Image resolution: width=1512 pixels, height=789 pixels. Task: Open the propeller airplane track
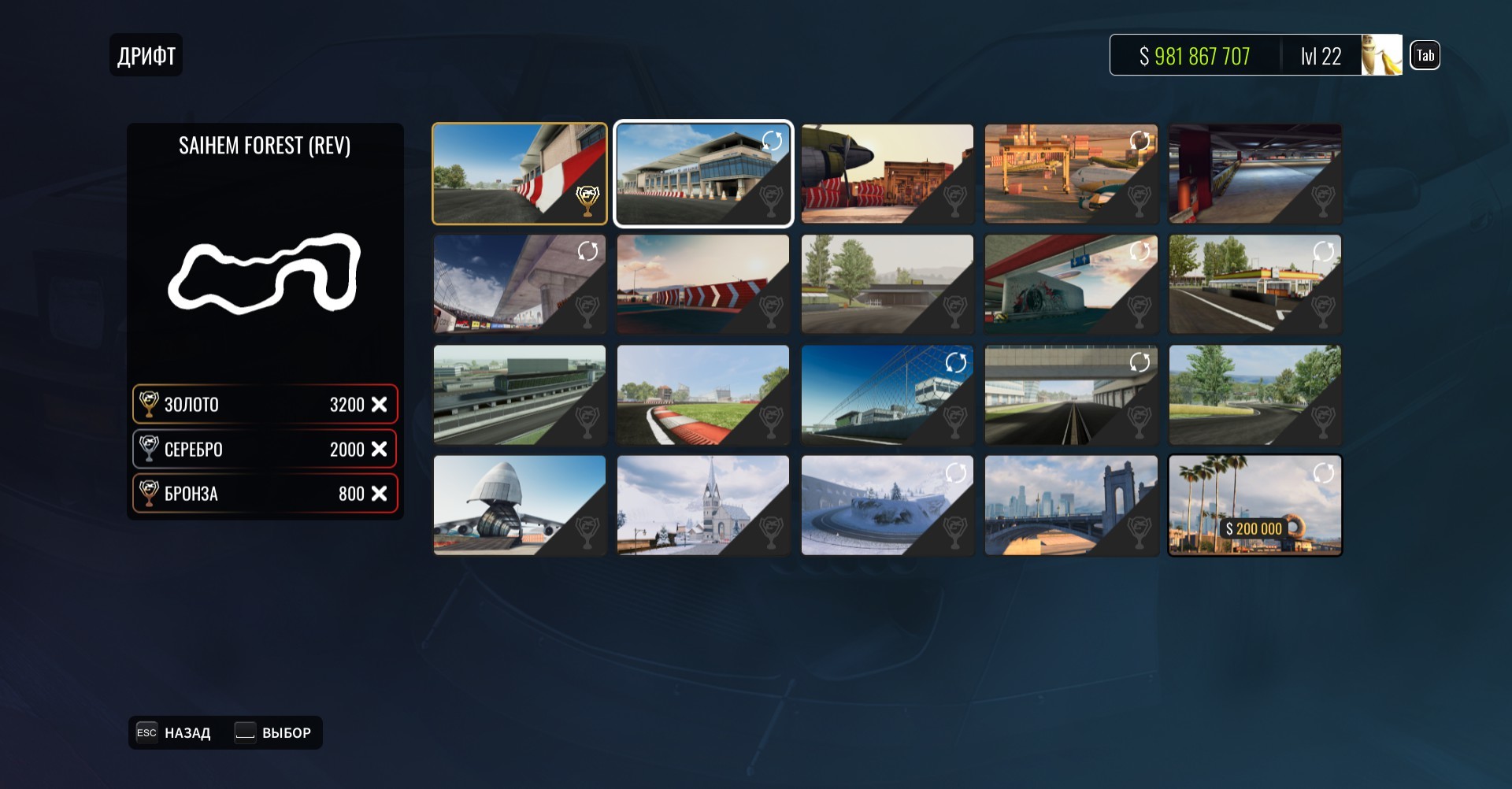[887, 173]
